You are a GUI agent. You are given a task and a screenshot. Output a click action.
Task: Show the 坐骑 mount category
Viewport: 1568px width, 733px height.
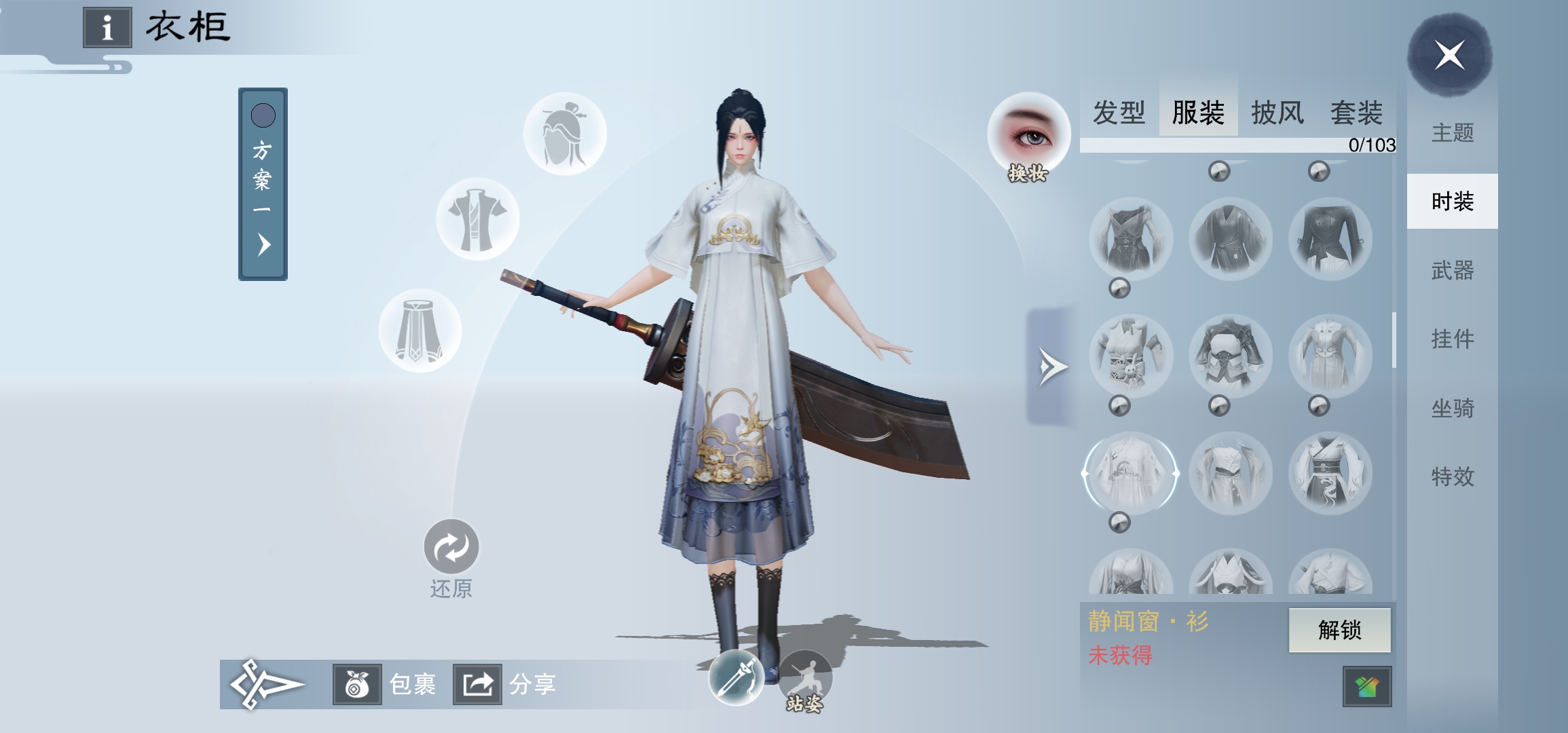[1453, 408]
